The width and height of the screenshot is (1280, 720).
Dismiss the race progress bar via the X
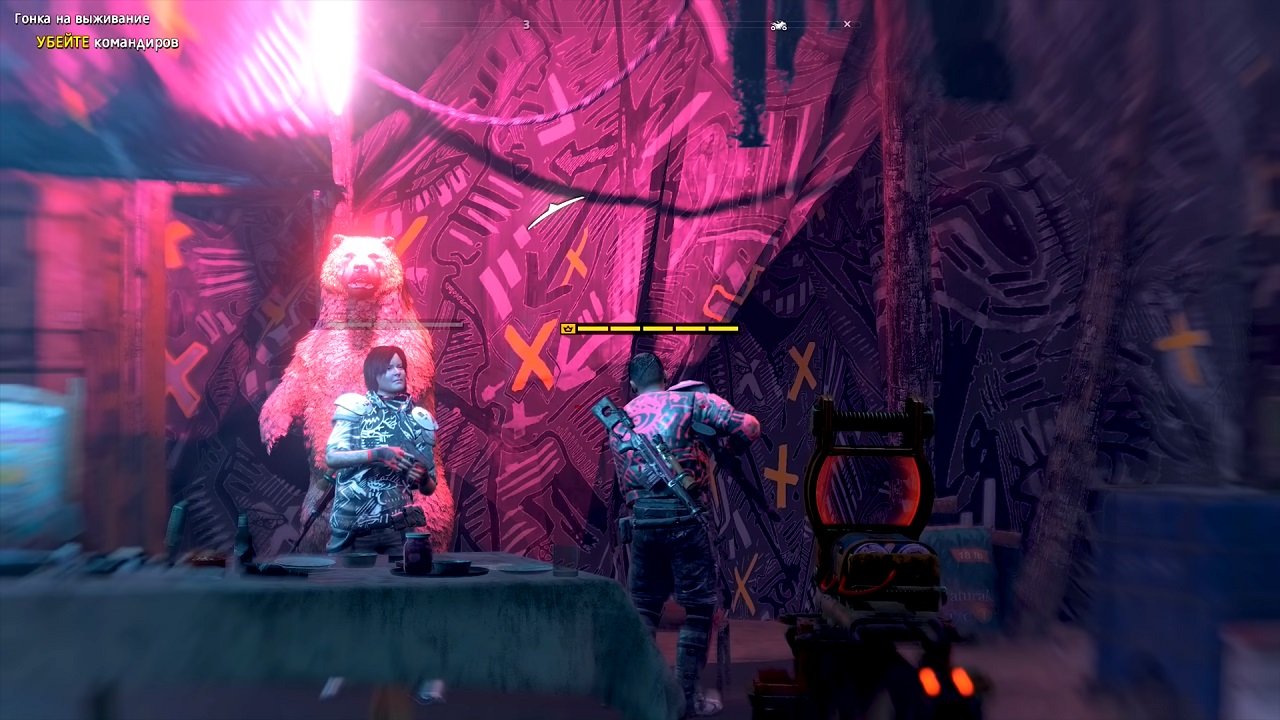[848, 23]
